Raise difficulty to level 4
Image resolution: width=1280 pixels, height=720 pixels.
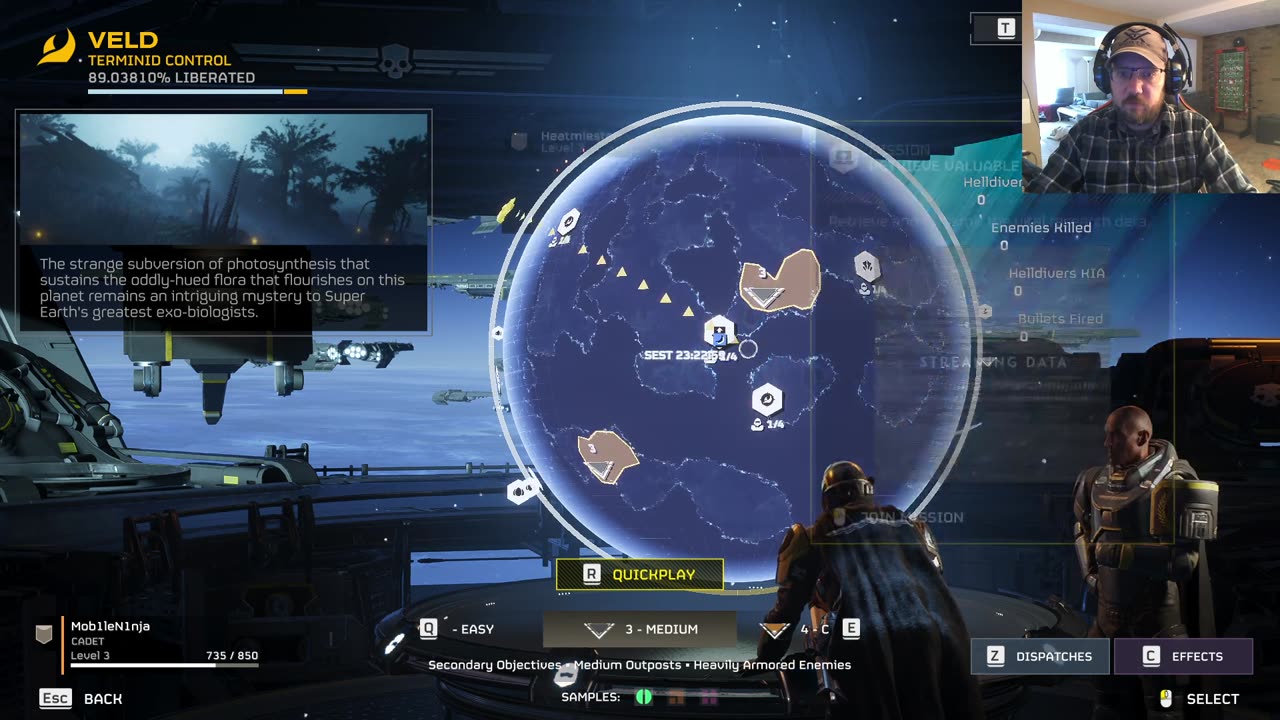tap(810, 629)
